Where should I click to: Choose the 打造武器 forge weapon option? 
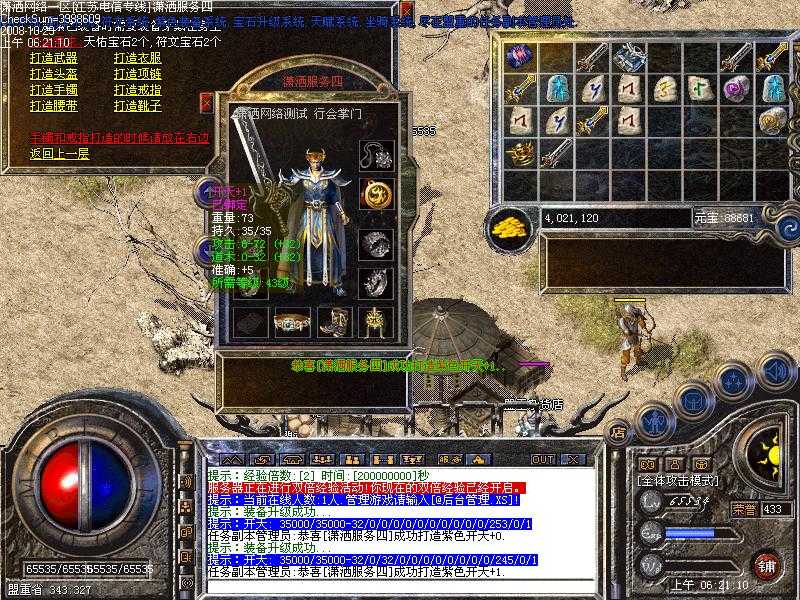[53, 58]
